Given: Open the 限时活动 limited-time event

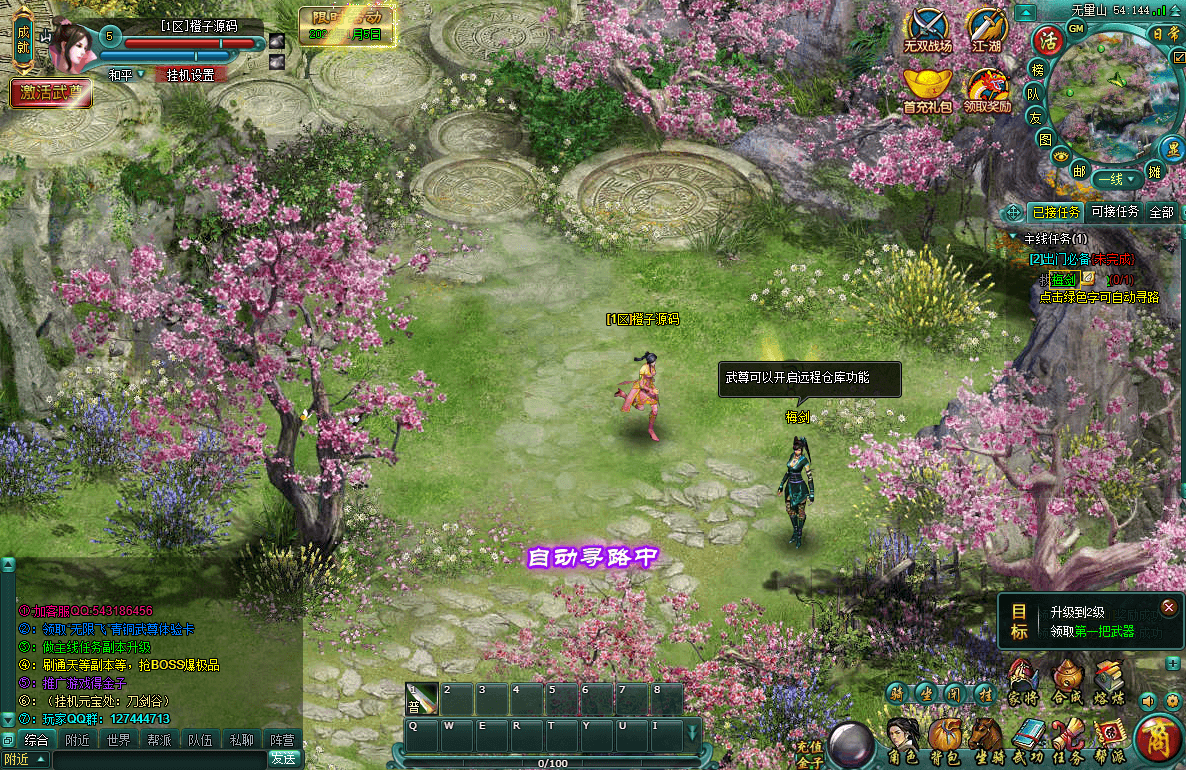Looking at the screenshot, I should click(x=347, y=24).
